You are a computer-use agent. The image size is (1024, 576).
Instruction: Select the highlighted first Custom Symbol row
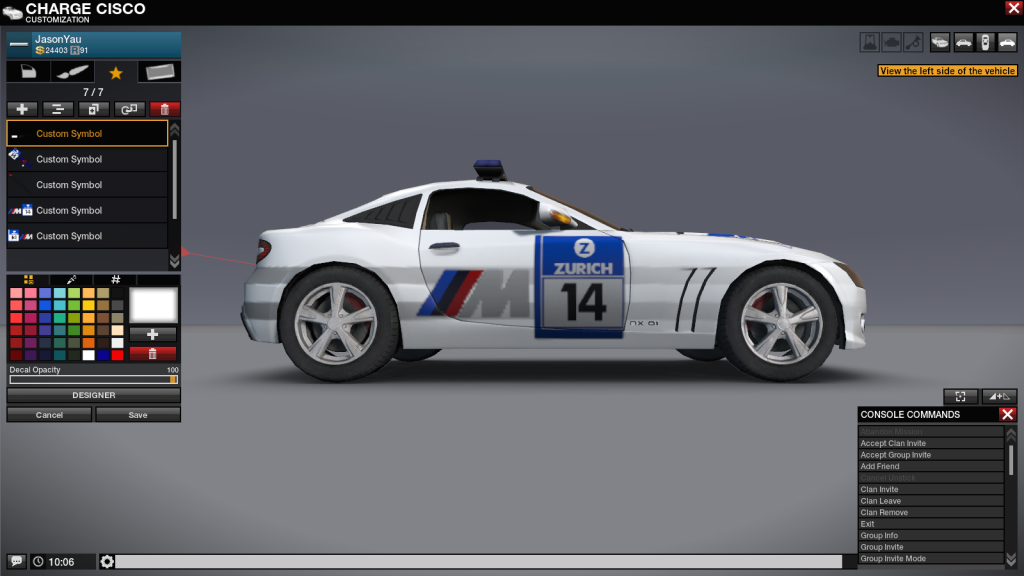click(87, 133)
